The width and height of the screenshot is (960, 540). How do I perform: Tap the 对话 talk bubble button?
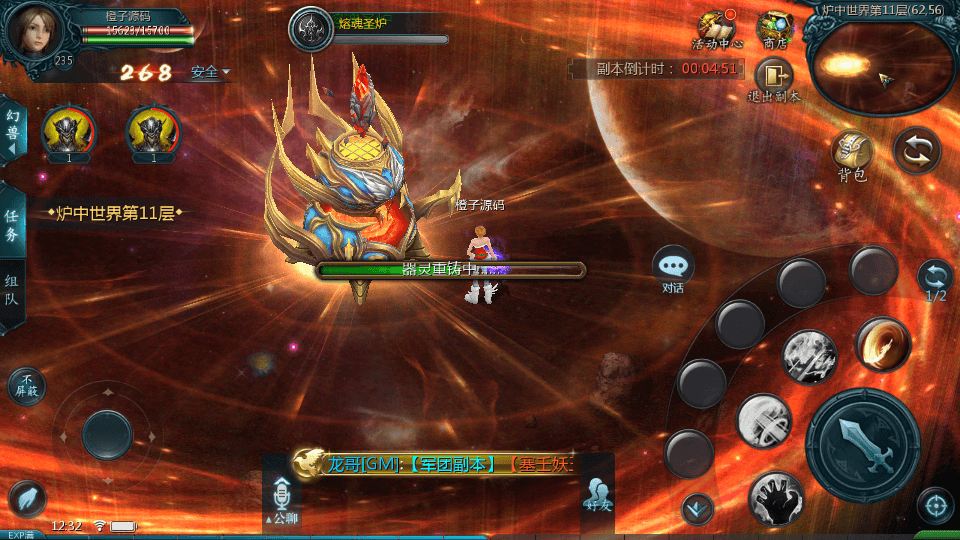(x=673, y=268)
